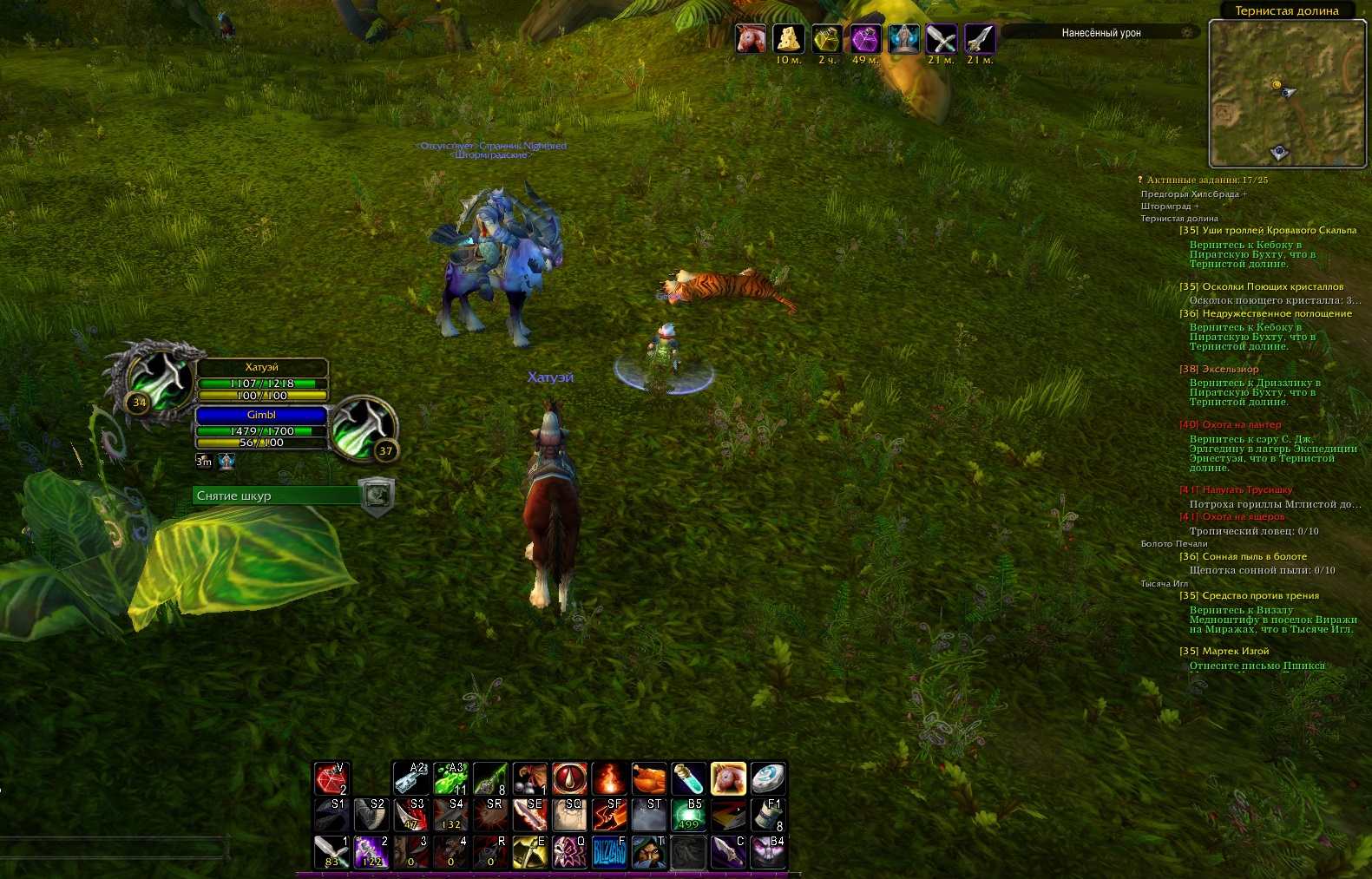Open the Терnistая долина minimap
Viewport: 1372px width, 879px height.
tap(1286, 92)
